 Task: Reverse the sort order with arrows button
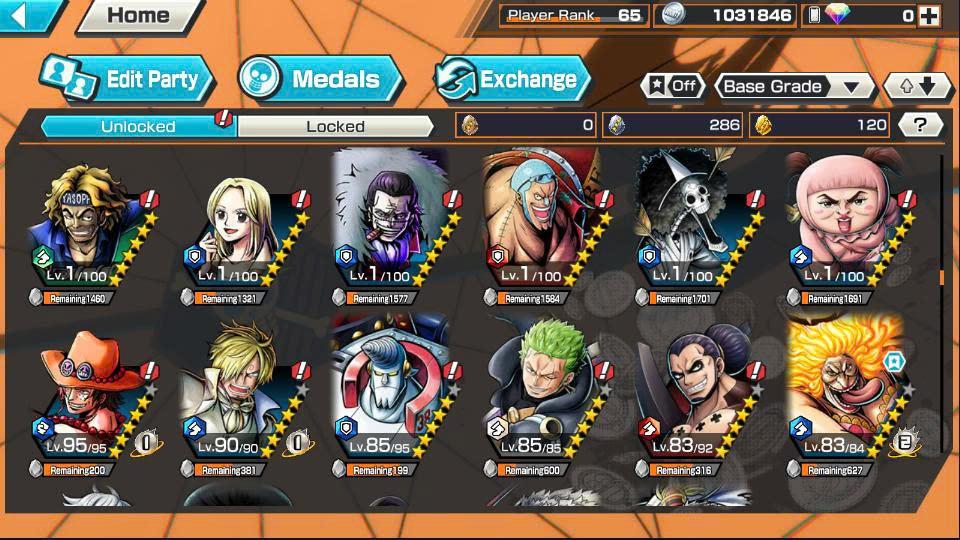click(917, 87)
